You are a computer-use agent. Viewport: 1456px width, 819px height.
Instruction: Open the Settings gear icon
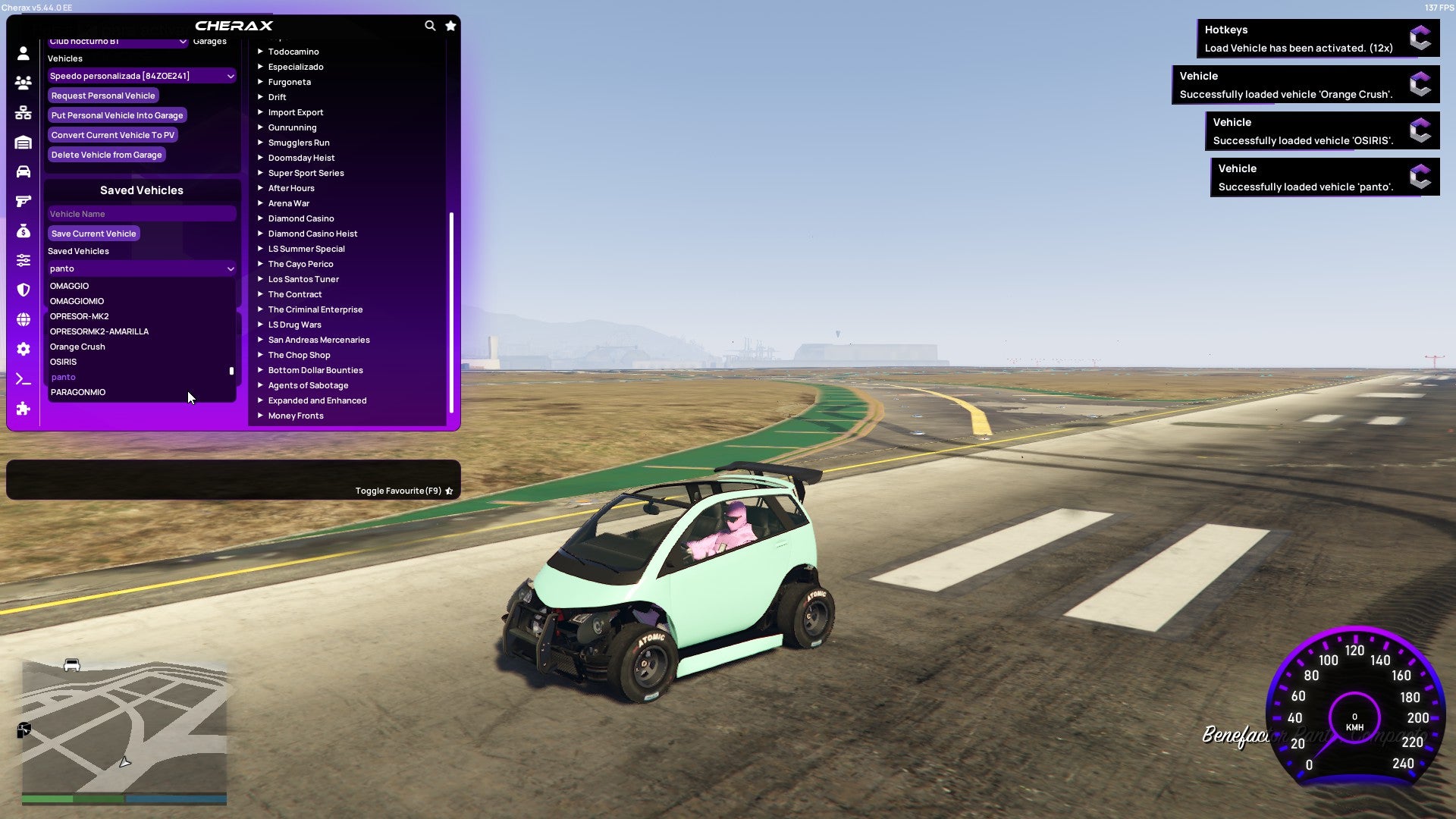23,349
